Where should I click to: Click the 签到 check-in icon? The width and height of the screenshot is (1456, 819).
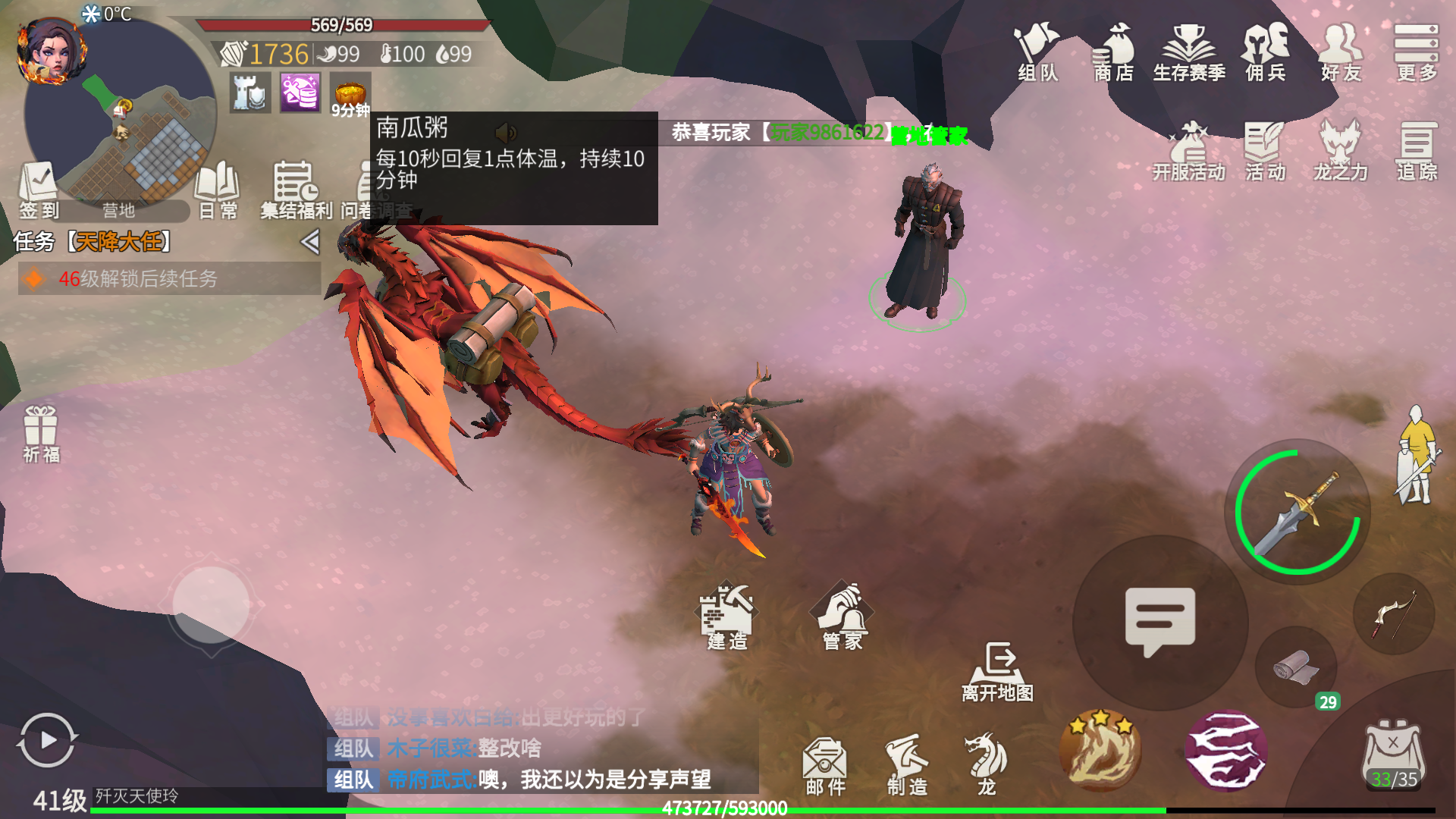coord(38,190)
